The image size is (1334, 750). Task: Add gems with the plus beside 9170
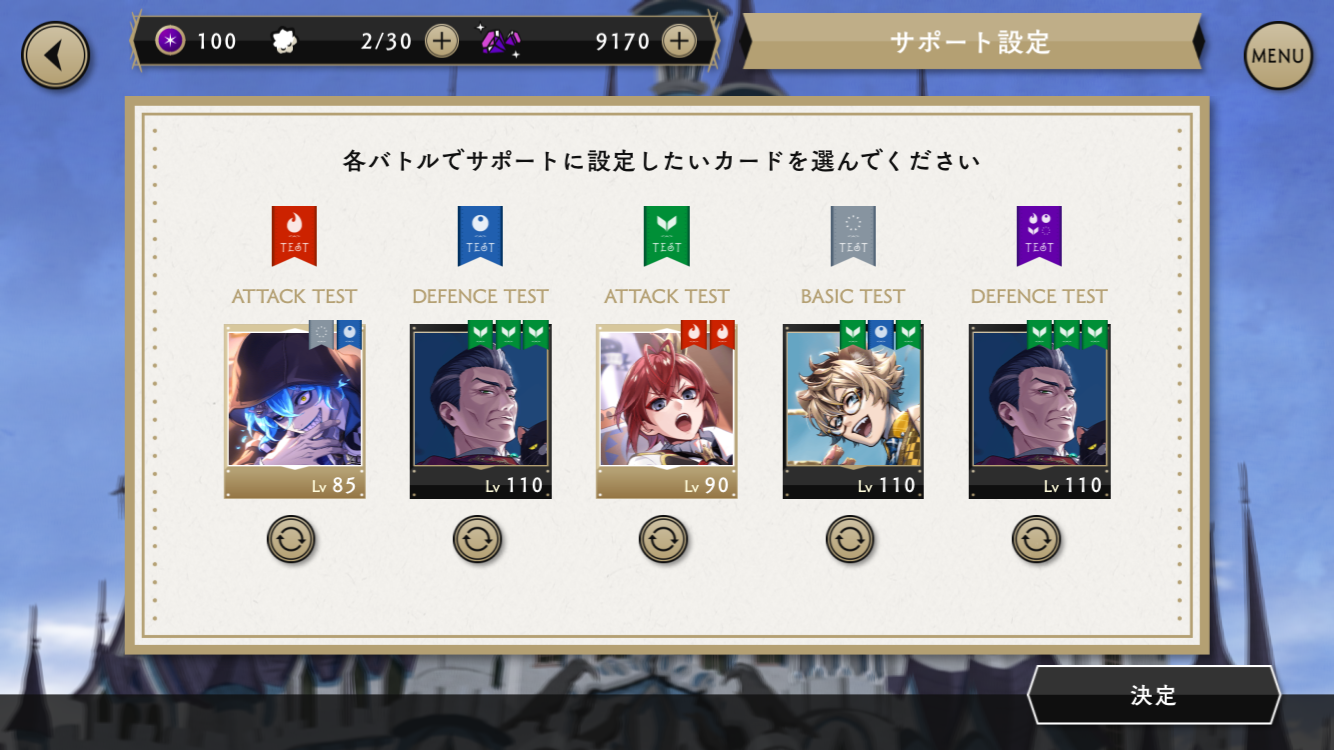click(679, 41)
